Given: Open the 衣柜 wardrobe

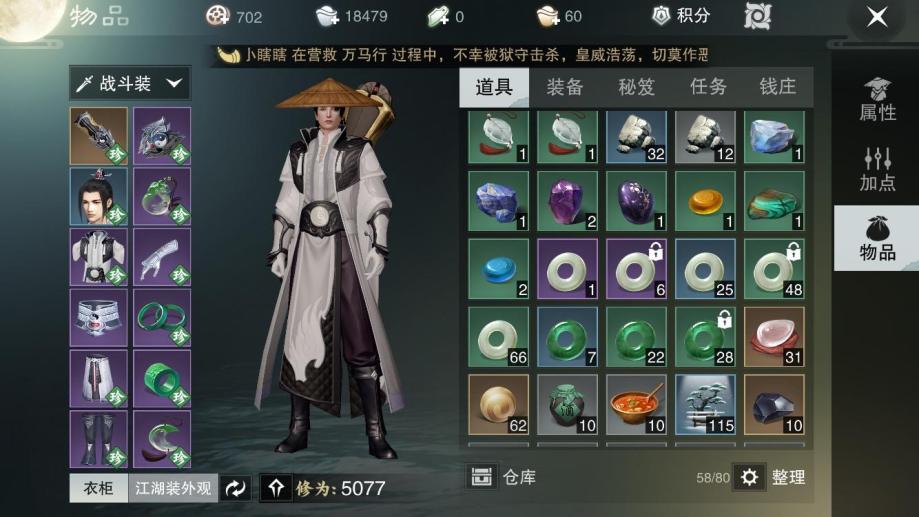Looking at the screenshot, I should (x=97, y=488).
